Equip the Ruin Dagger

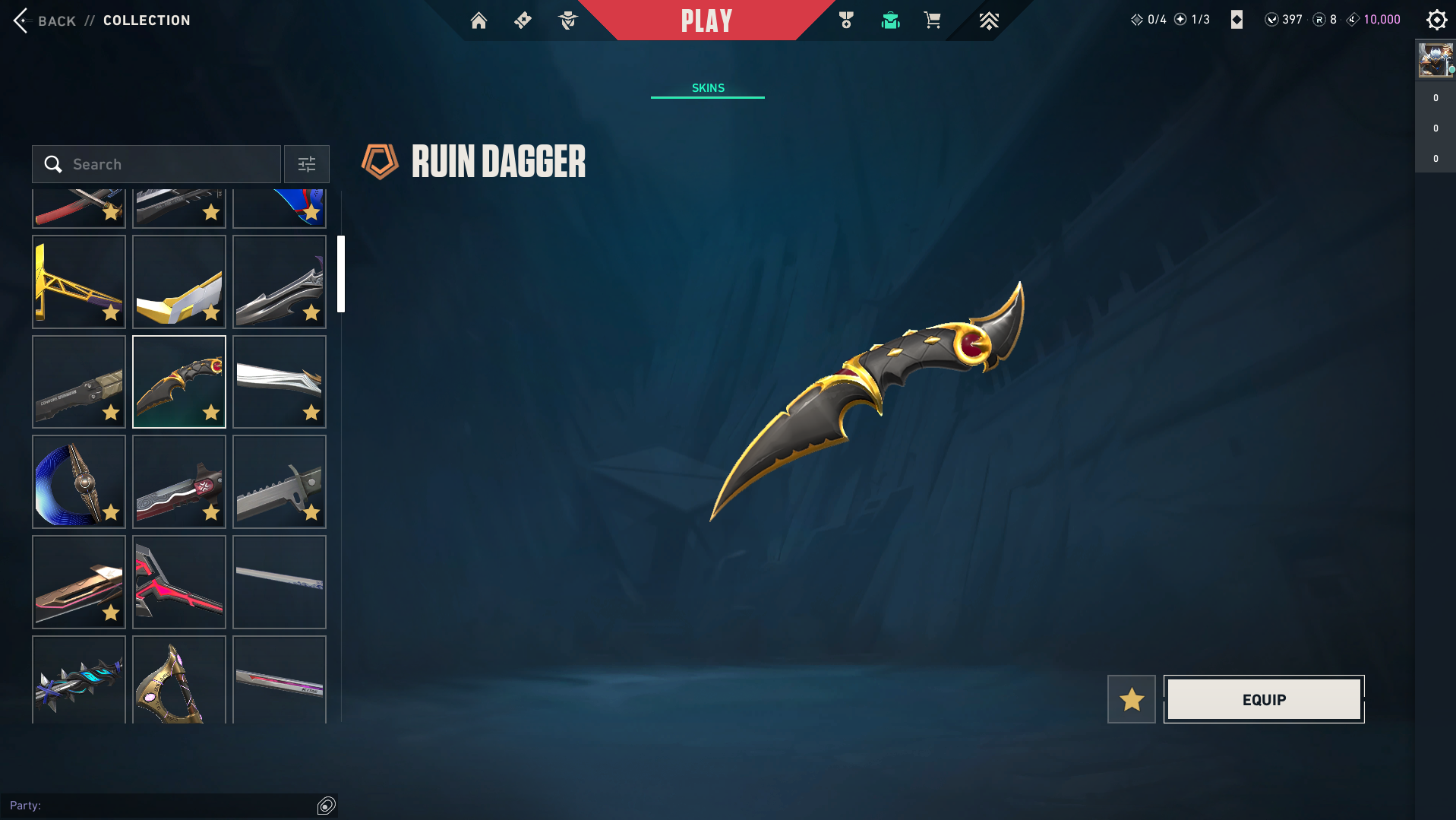[1264, 699]
